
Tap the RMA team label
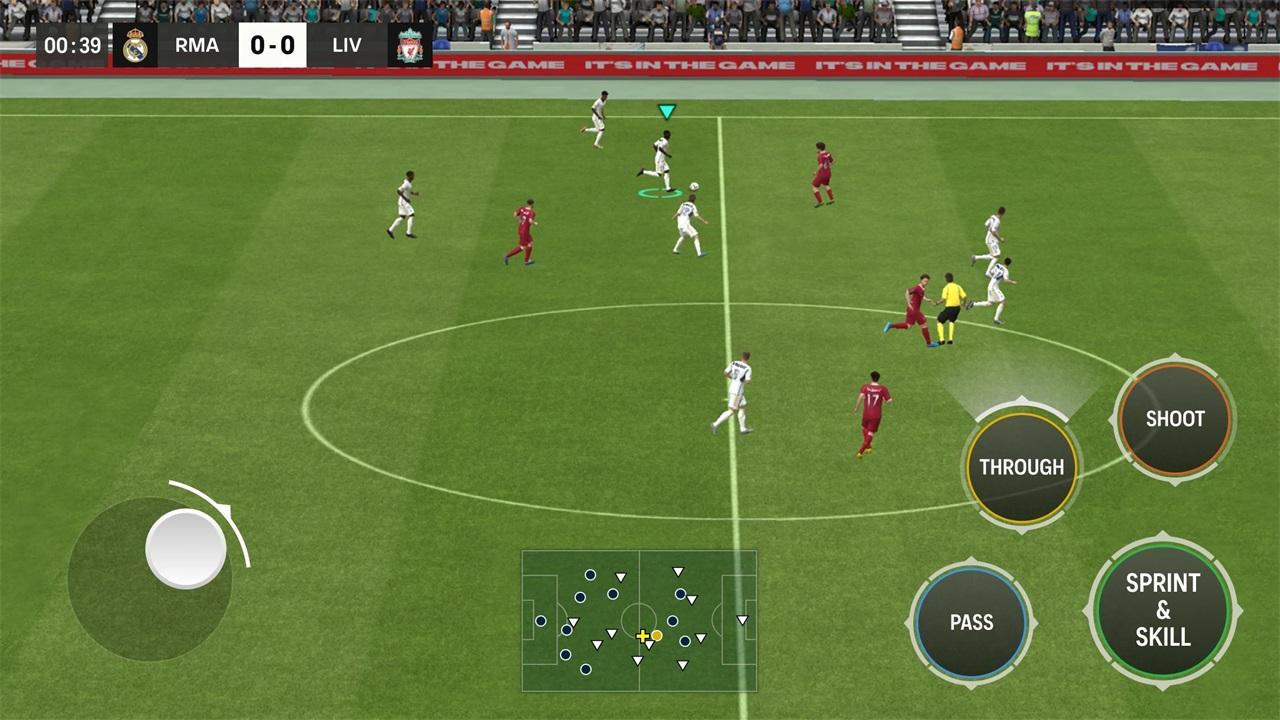point(197,45)
